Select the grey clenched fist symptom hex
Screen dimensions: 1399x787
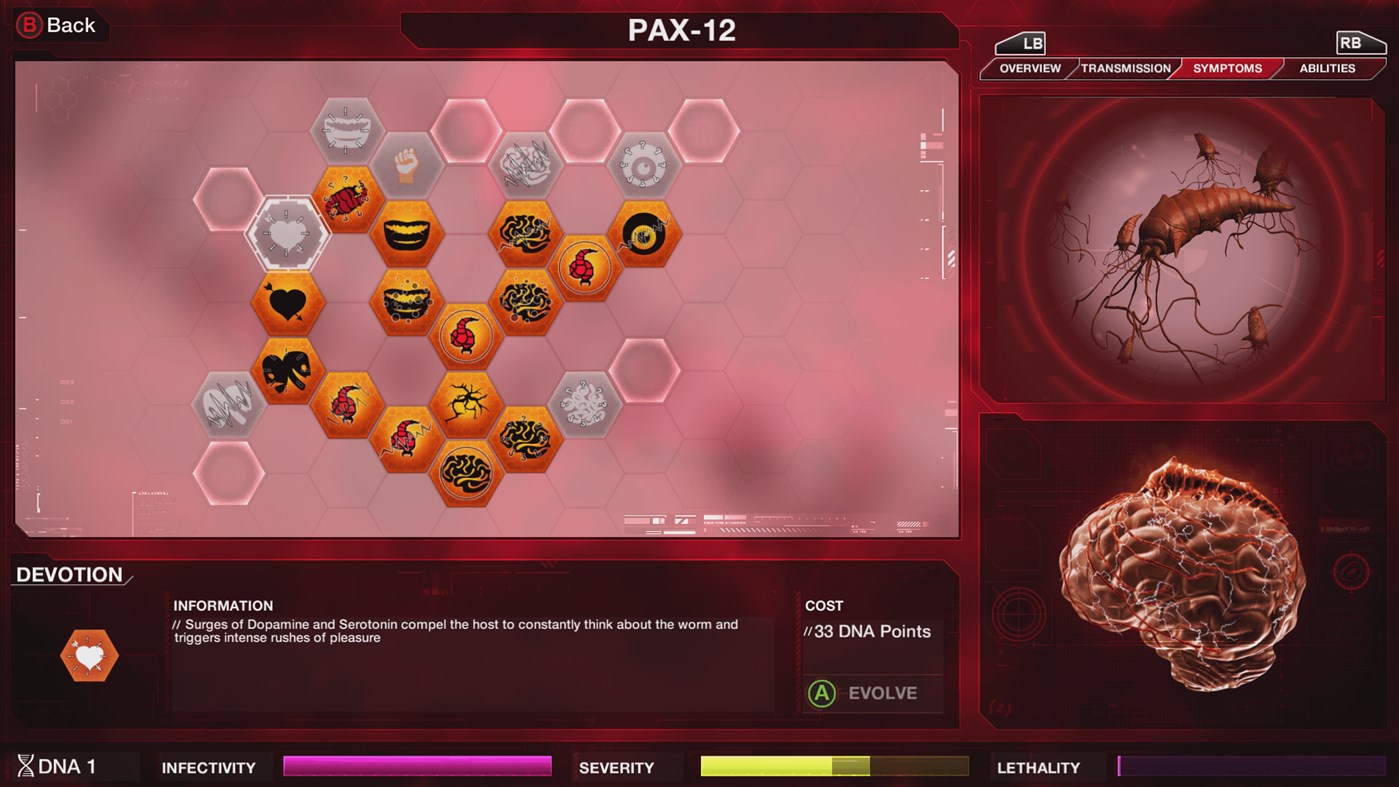[x=406, y=164]
